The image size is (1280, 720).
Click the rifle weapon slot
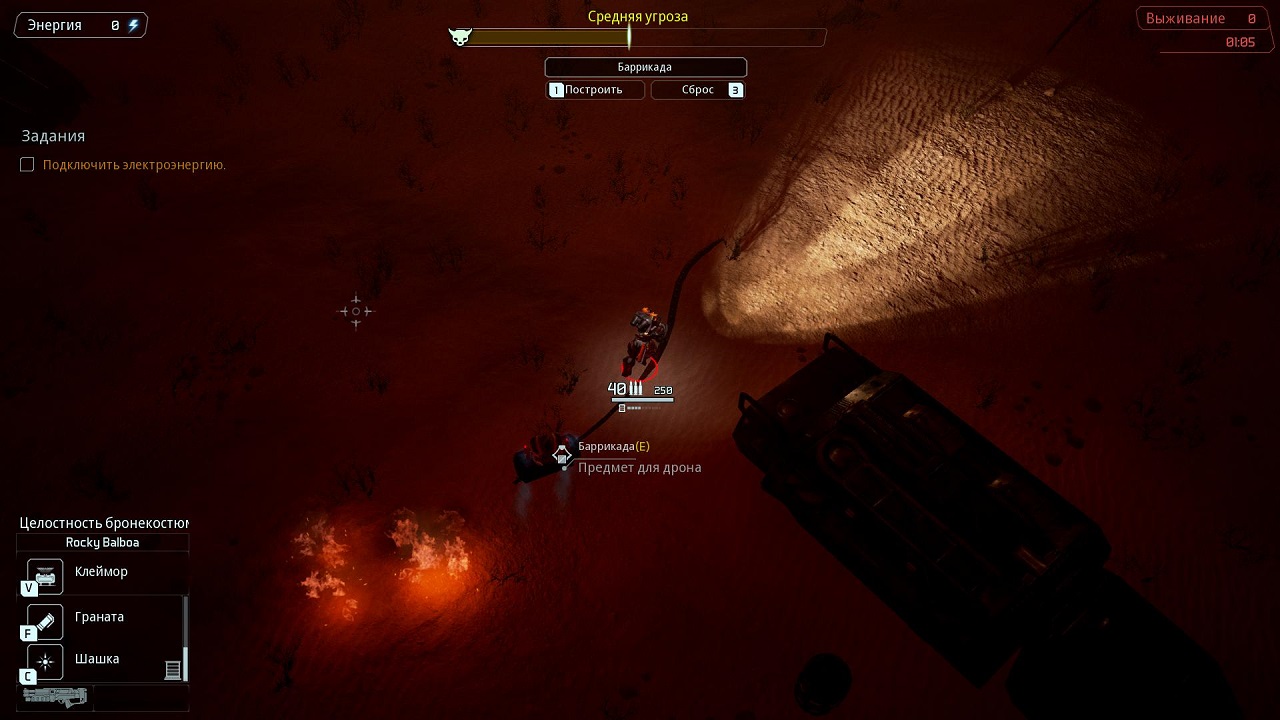[55, 697]
